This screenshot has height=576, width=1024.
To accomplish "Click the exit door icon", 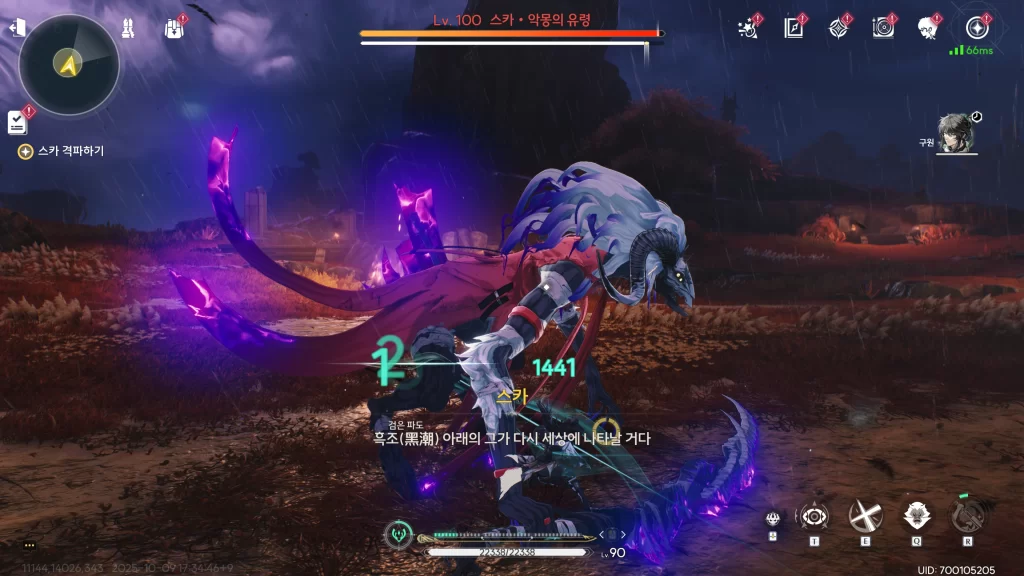I will pos(17,28).
